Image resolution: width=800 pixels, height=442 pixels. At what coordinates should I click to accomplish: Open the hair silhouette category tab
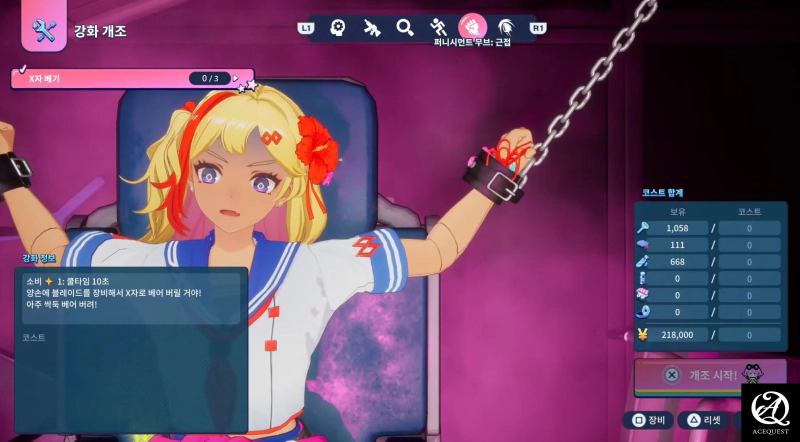pyautogui.click(x=506, y=27)
